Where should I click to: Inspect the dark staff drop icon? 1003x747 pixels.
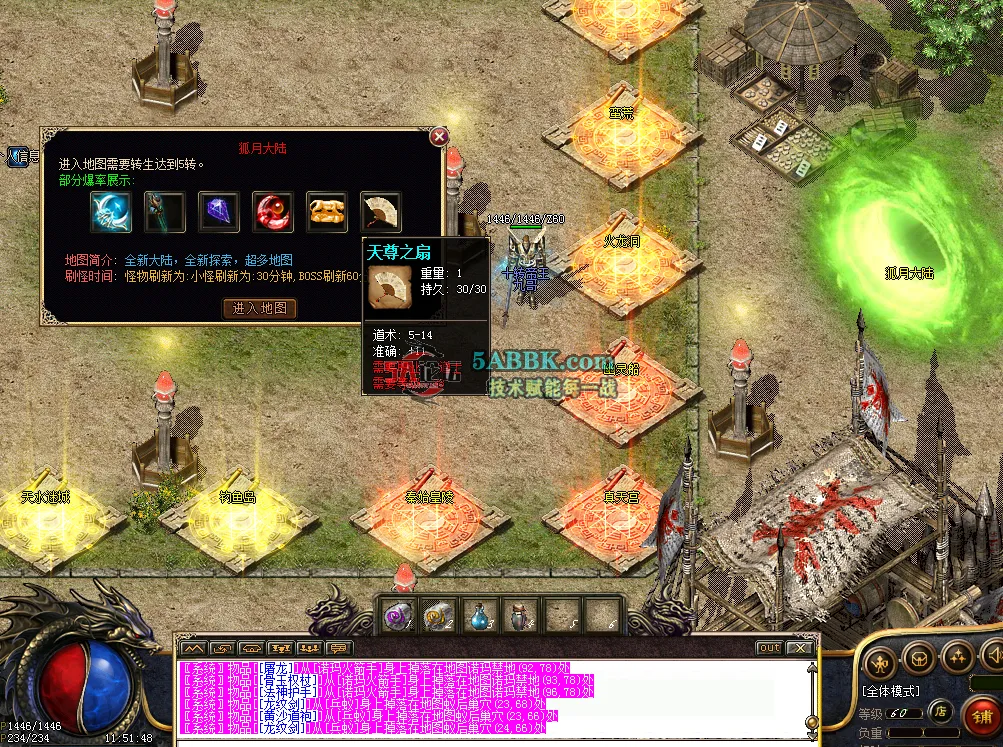pos(164,212)
